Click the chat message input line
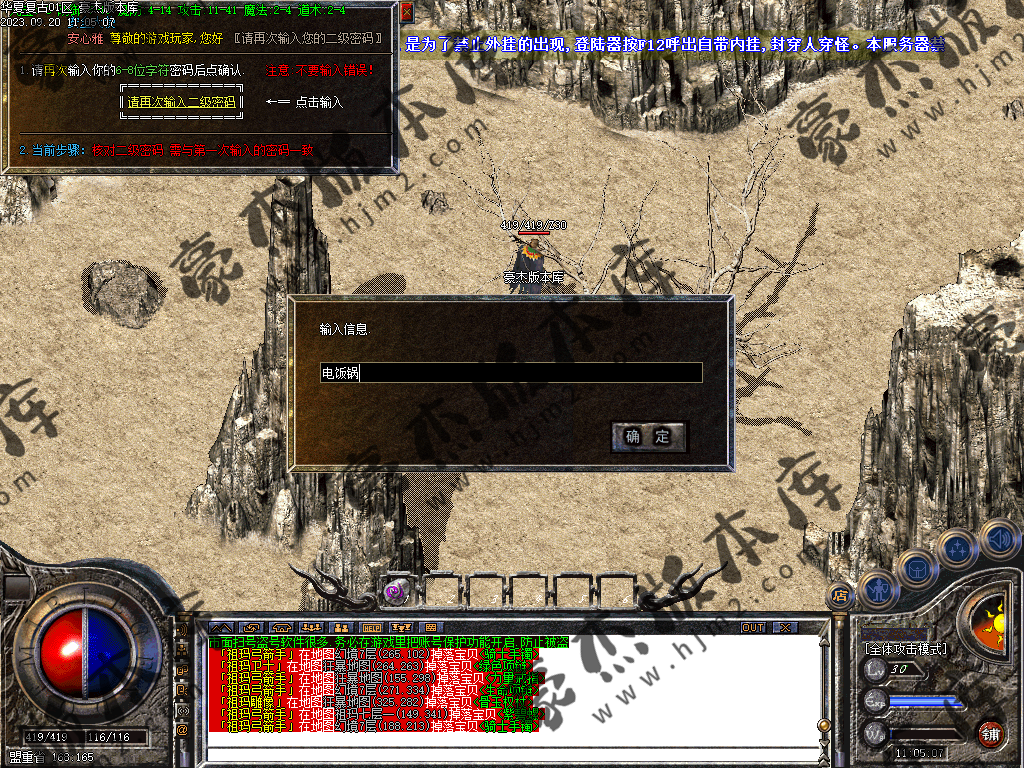The height and width of the screenshot is (768, 1024). pyautogui.click(x=510, y=751)
